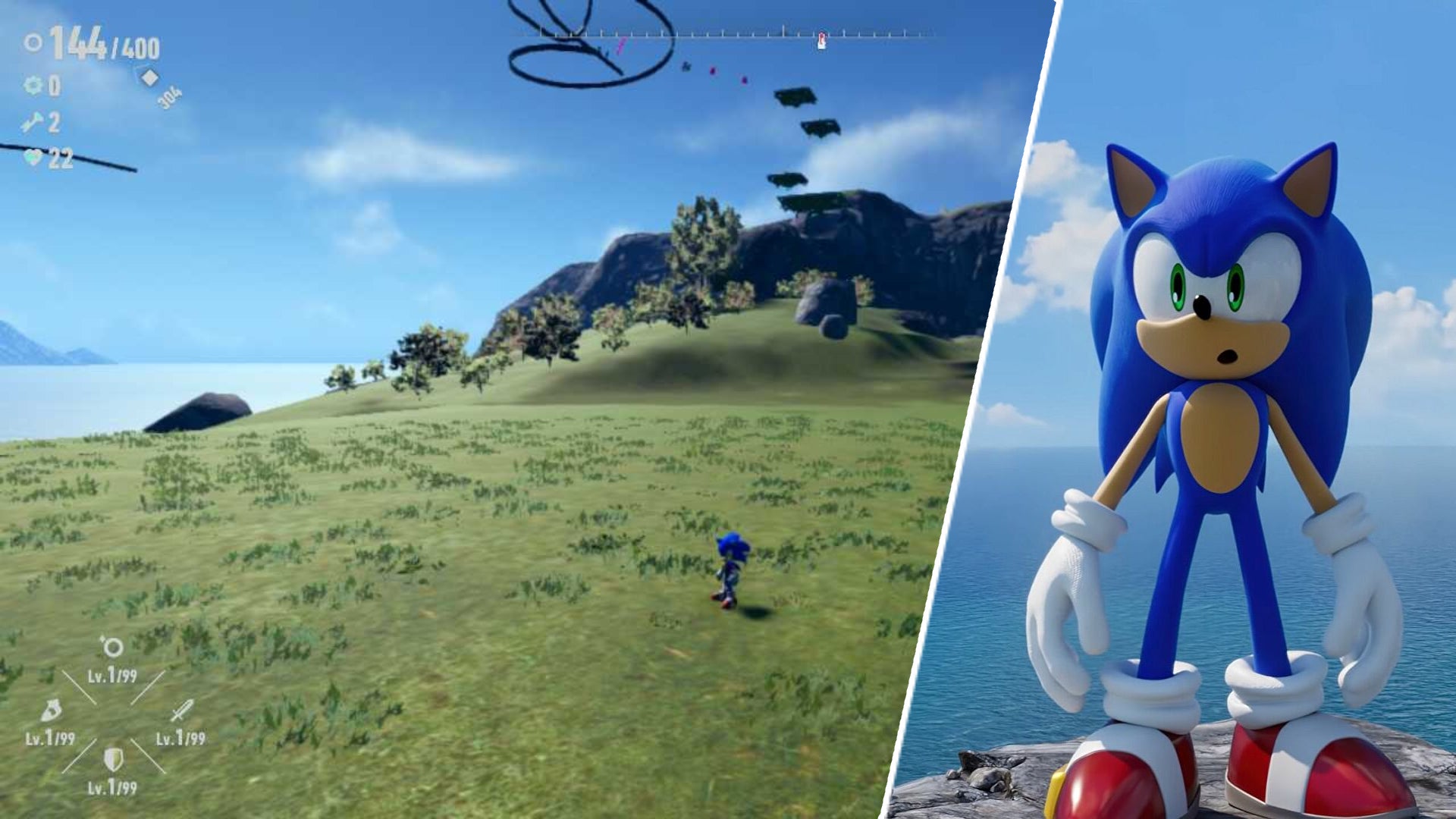Expand the defense stat Lv.1/99 label
Screen dimensions: 1456x819
pyautogui.click(x=112, y=786)
